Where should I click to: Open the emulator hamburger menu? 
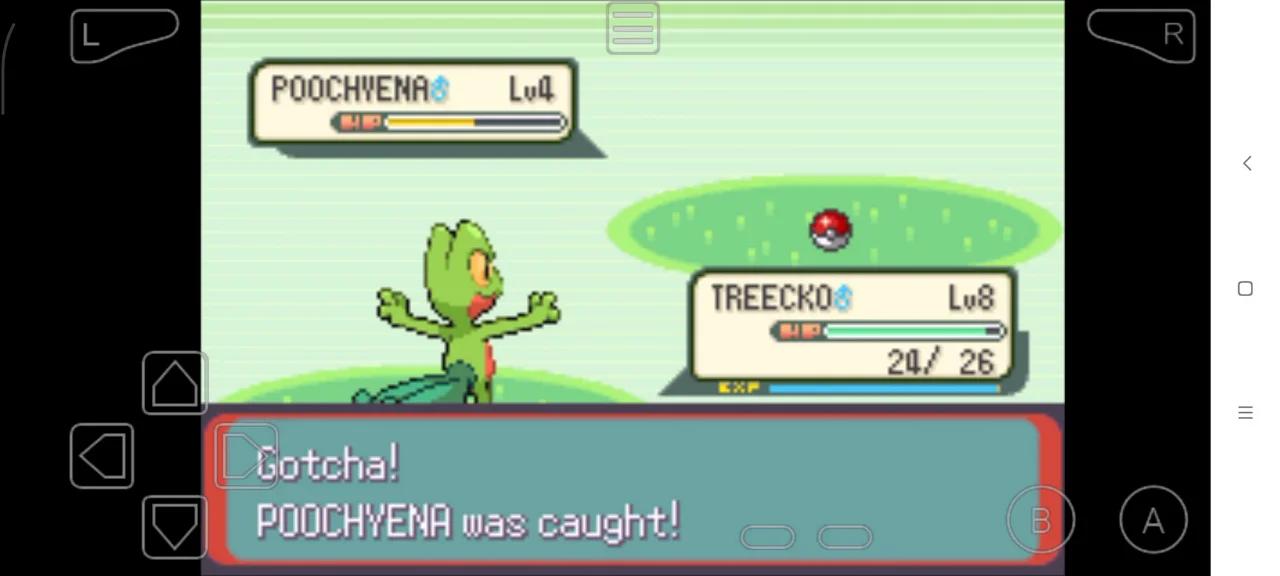click(x=632, y=28)
